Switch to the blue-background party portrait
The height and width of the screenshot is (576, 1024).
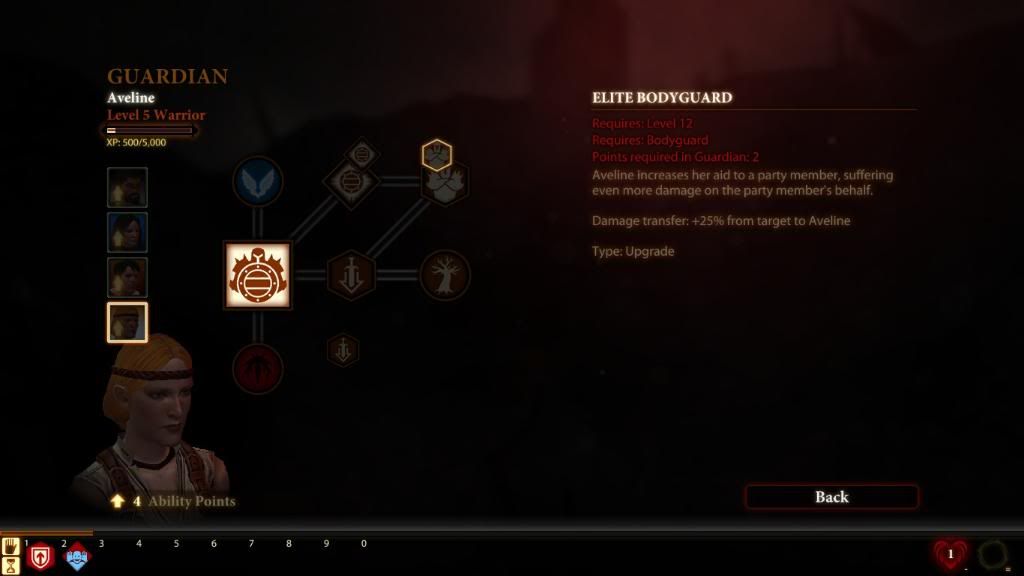tap(127, 232)
